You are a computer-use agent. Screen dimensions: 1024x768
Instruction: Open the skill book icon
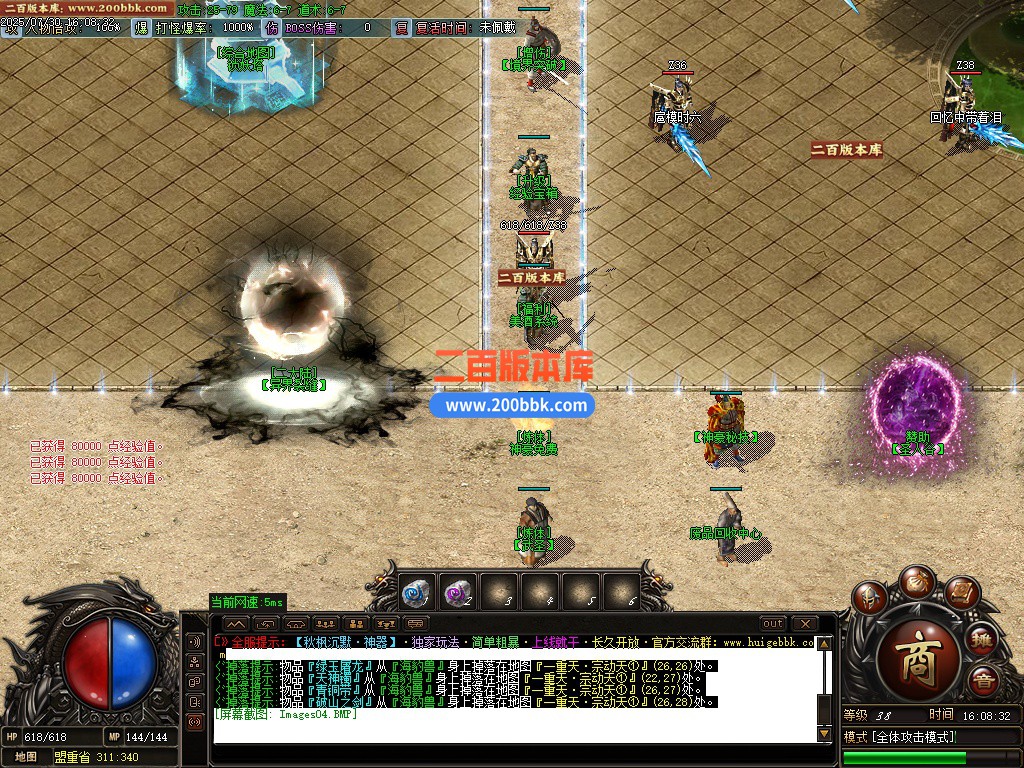(x=961, y=594)
